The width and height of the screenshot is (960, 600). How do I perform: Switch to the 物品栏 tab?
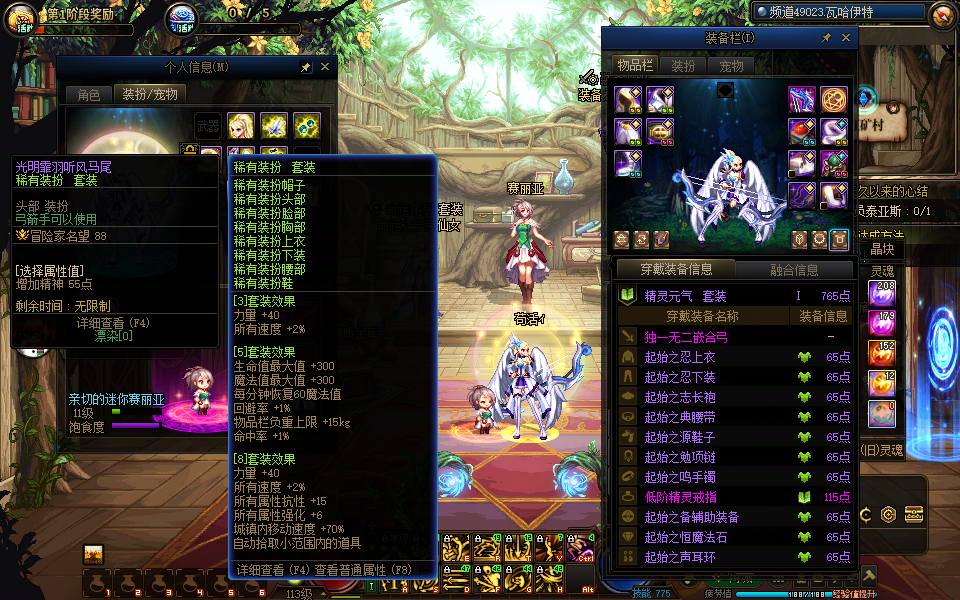pos(635,66)
